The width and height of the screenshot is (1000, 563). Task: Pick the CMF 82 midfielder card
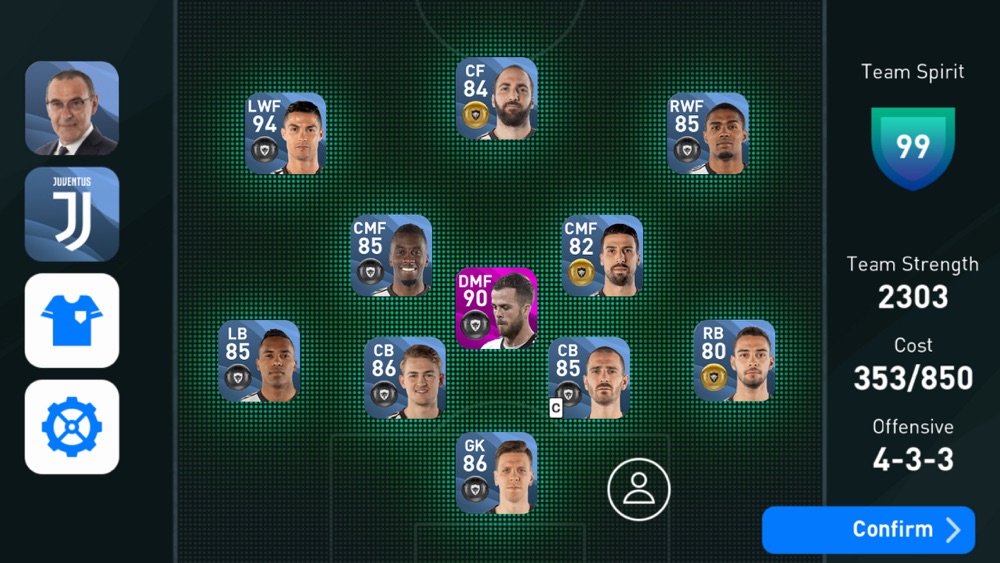[x=602, y=255]
